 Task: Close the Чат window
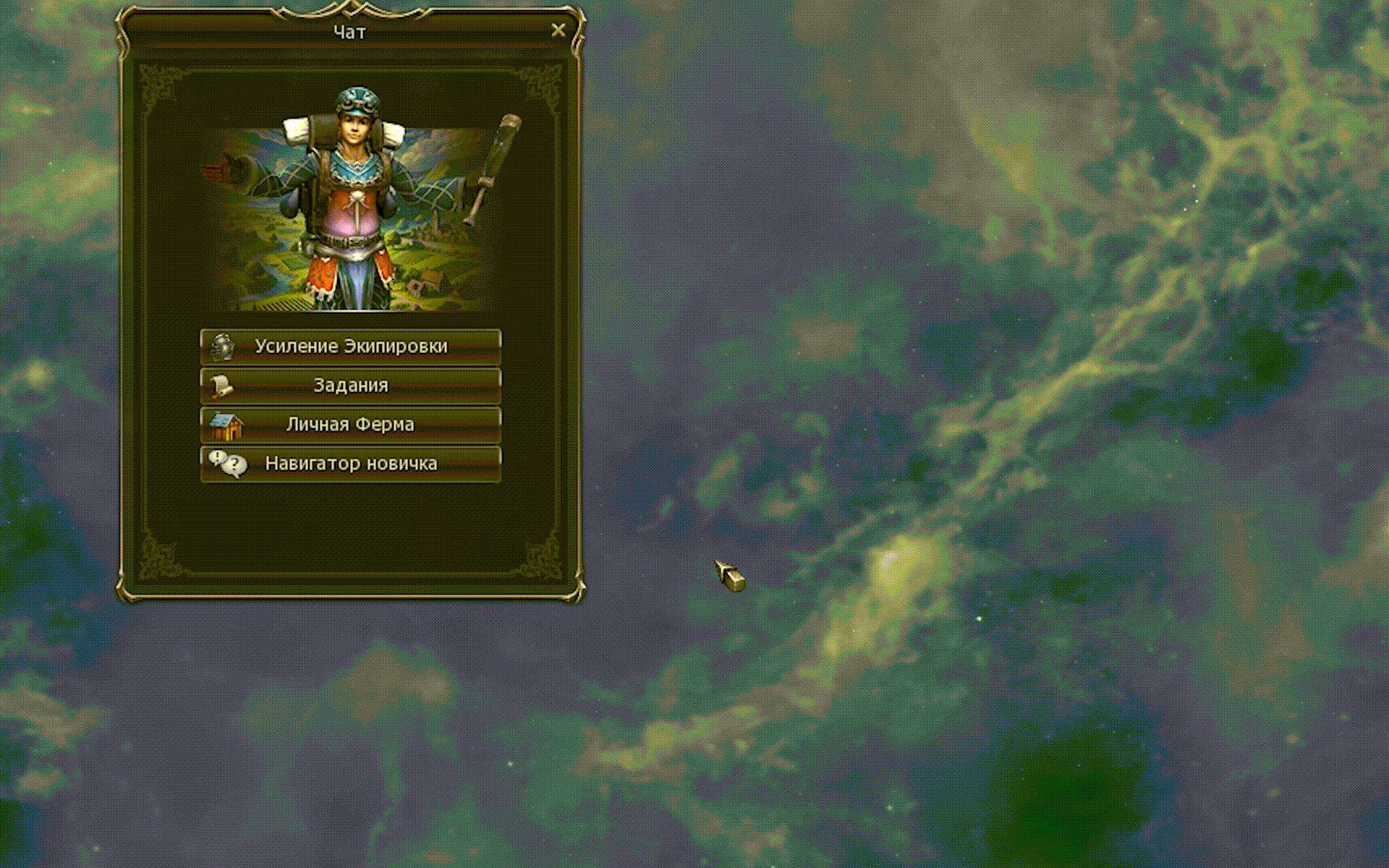point(558,30)
